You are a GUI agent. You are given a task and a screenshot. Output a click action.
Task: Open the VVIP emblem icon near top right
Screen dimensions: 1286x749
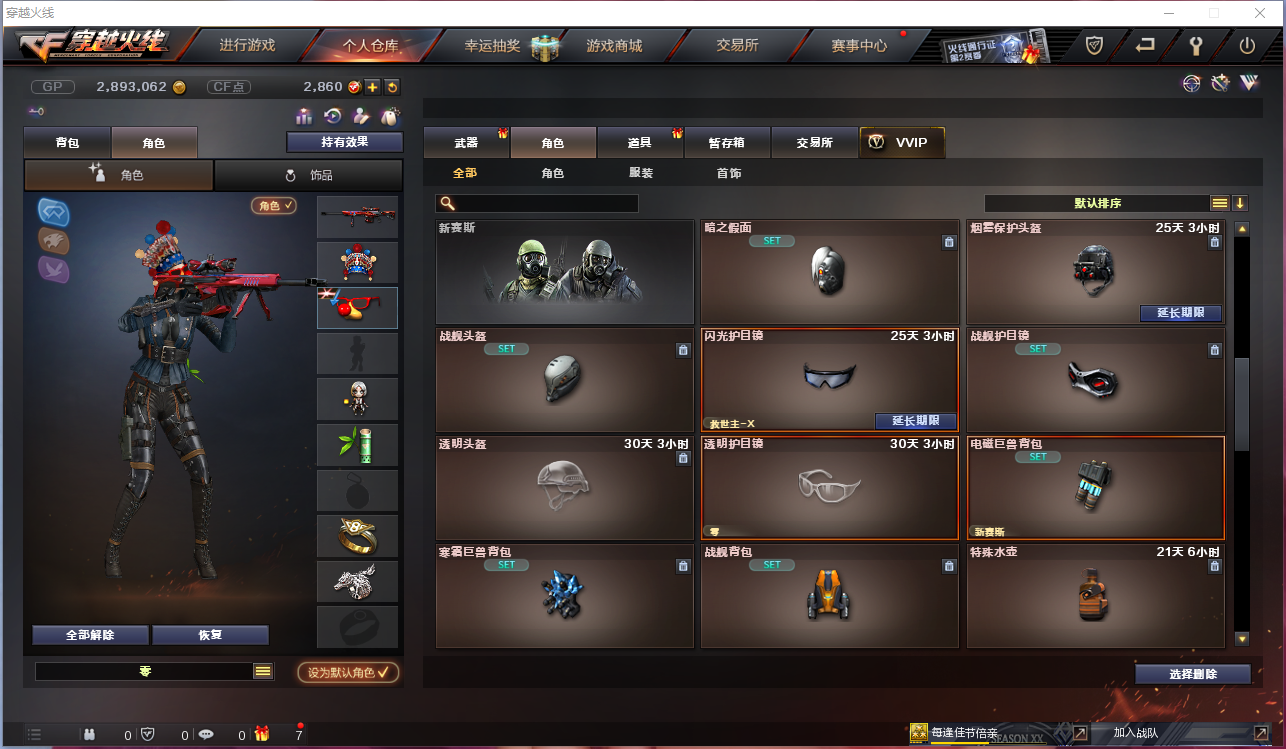pyautogui.click(x=1249, y=84)
